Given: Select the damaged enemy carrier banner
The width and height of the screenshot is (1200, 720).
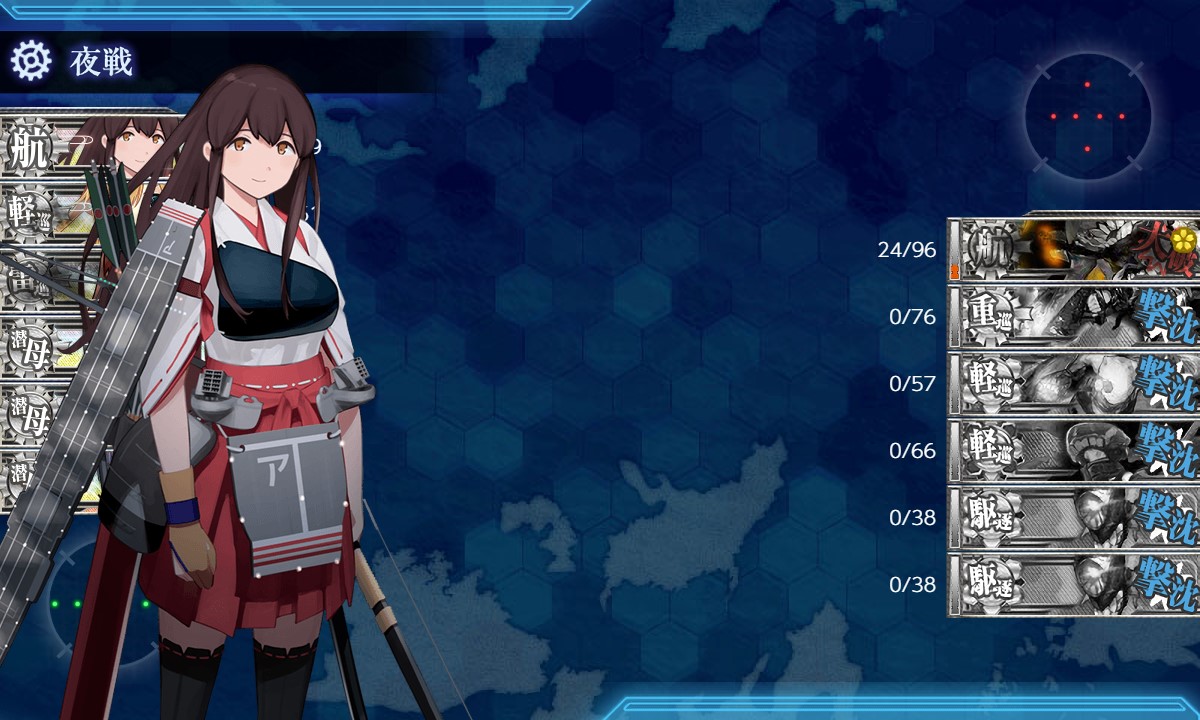Looking at the screenshot, I should (x=1075, y=249).
